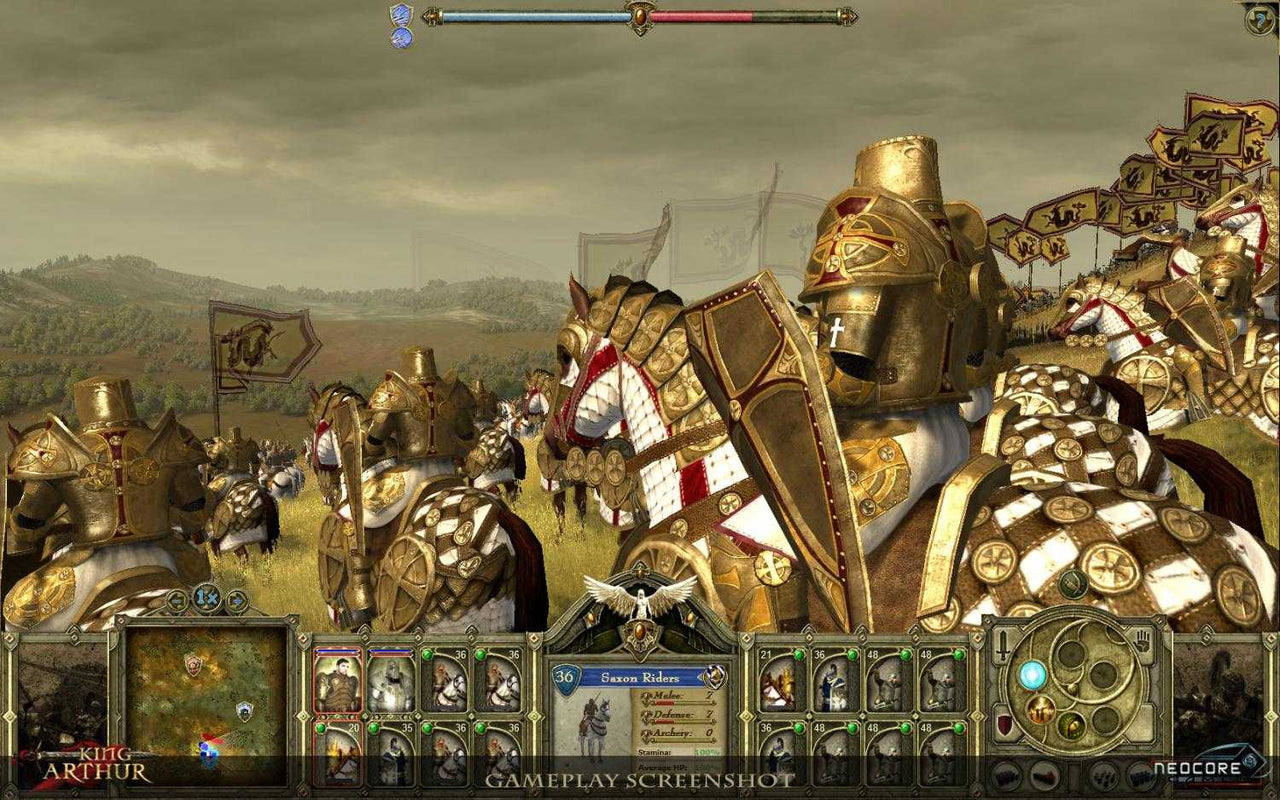
Task: Select the red shield defend command icon
Action: tap(1002, 724)
